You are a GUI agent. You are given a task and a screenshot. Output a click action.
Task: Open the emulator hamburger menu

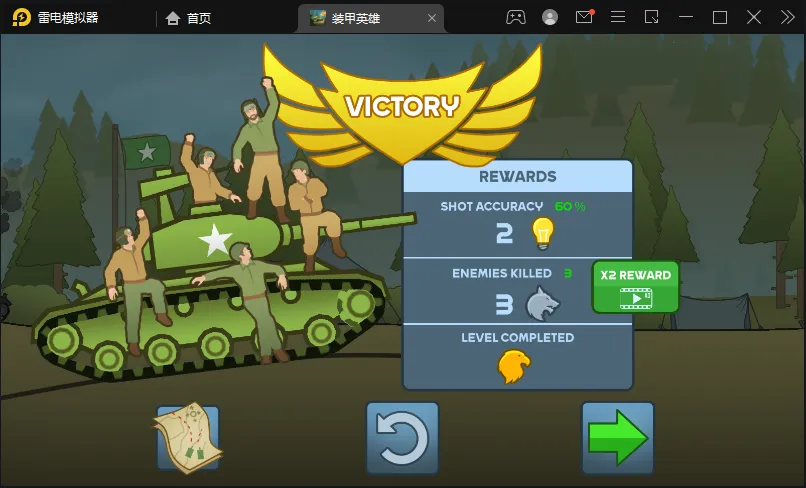click(618, 17)
